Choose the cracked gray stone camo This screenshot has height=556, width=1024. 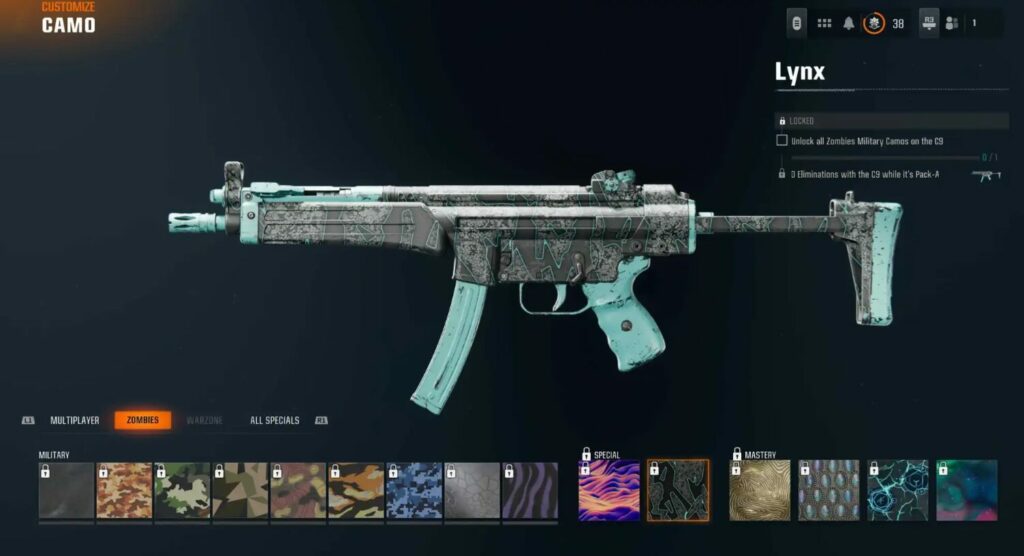click(472, 490)
